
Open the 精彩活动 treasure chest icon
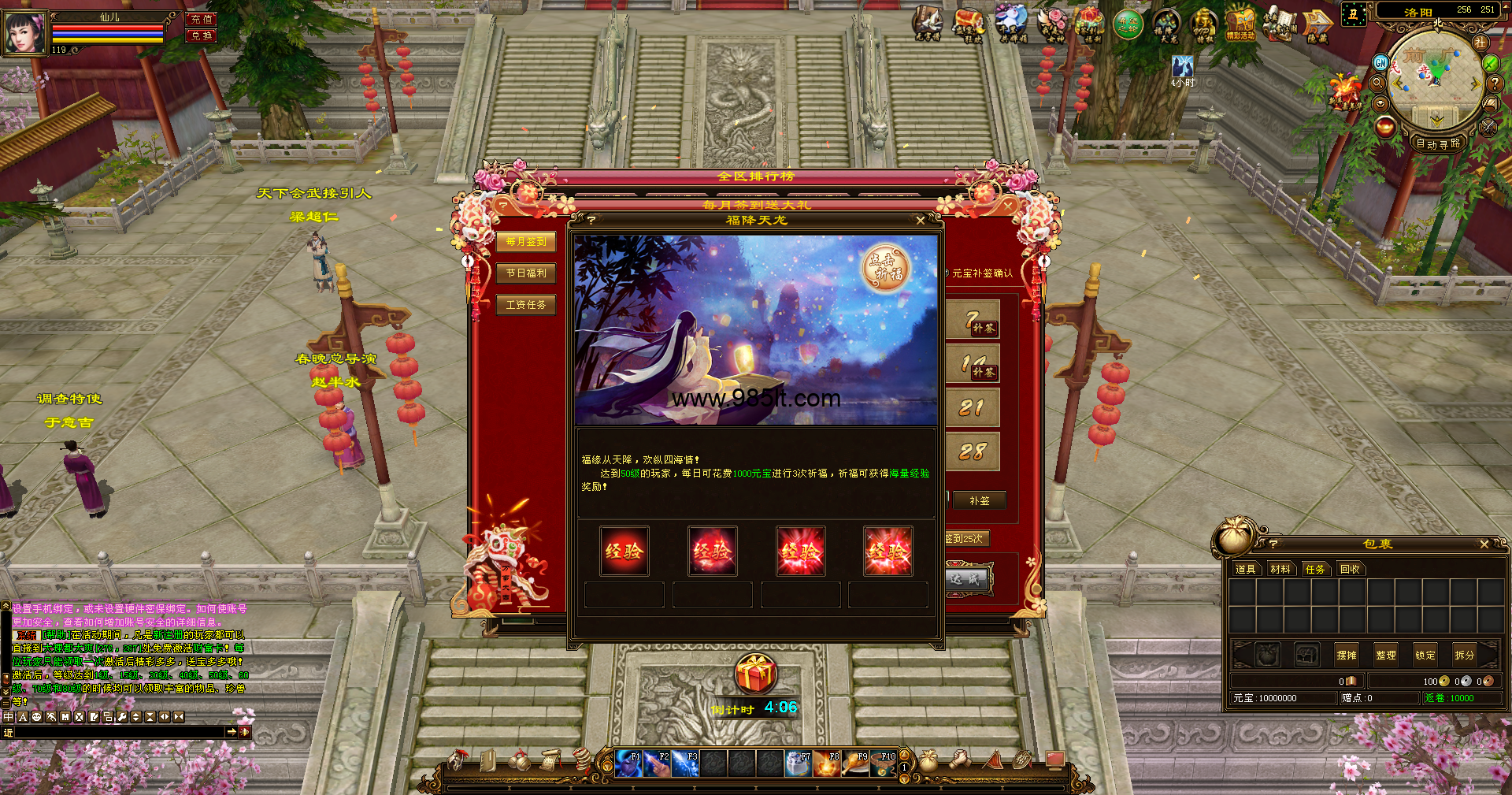(1240, 24)
